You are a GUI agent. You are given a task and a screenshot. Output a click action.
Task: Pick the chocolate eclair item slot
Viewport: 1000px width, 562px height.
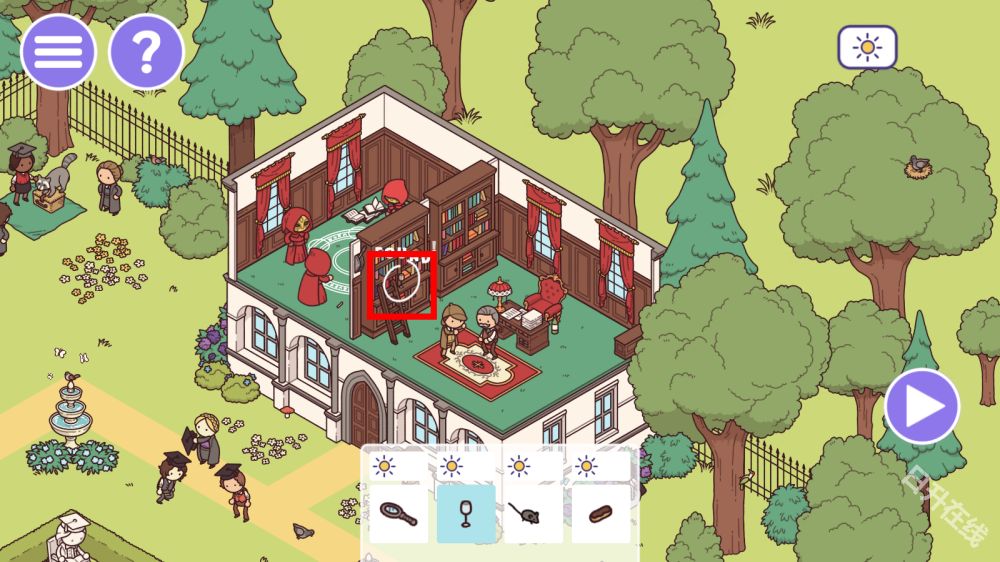click(601, 514)
